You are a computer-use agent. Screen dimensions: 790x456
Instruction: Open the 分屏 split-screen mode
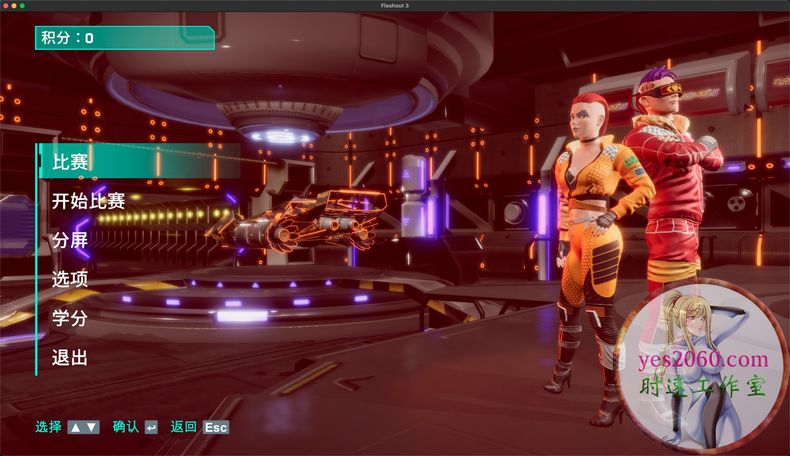click(x=71, y=240)
